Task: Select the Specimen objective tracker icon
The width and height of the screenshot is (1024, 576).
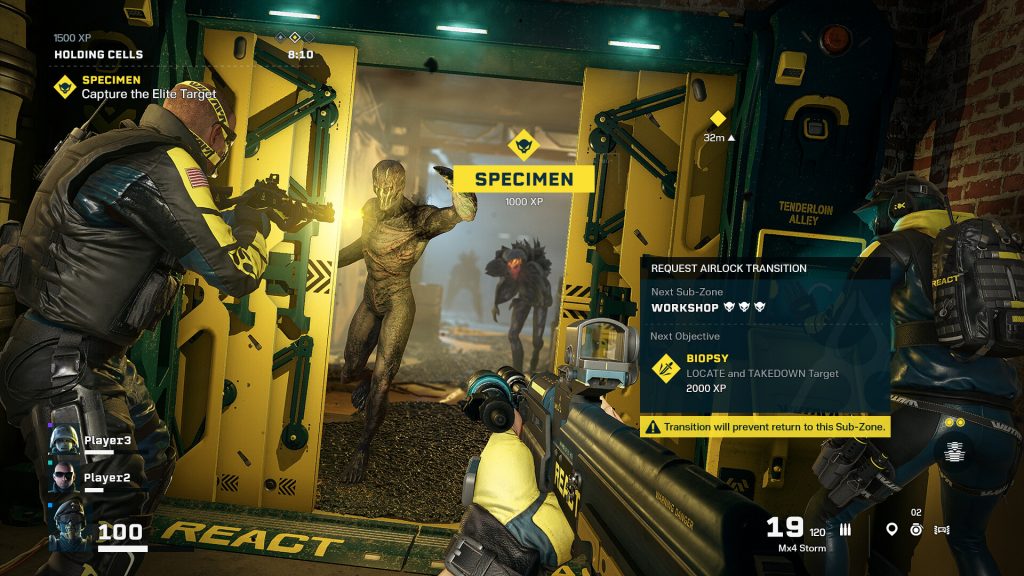Action: click(x=65, y=86)
